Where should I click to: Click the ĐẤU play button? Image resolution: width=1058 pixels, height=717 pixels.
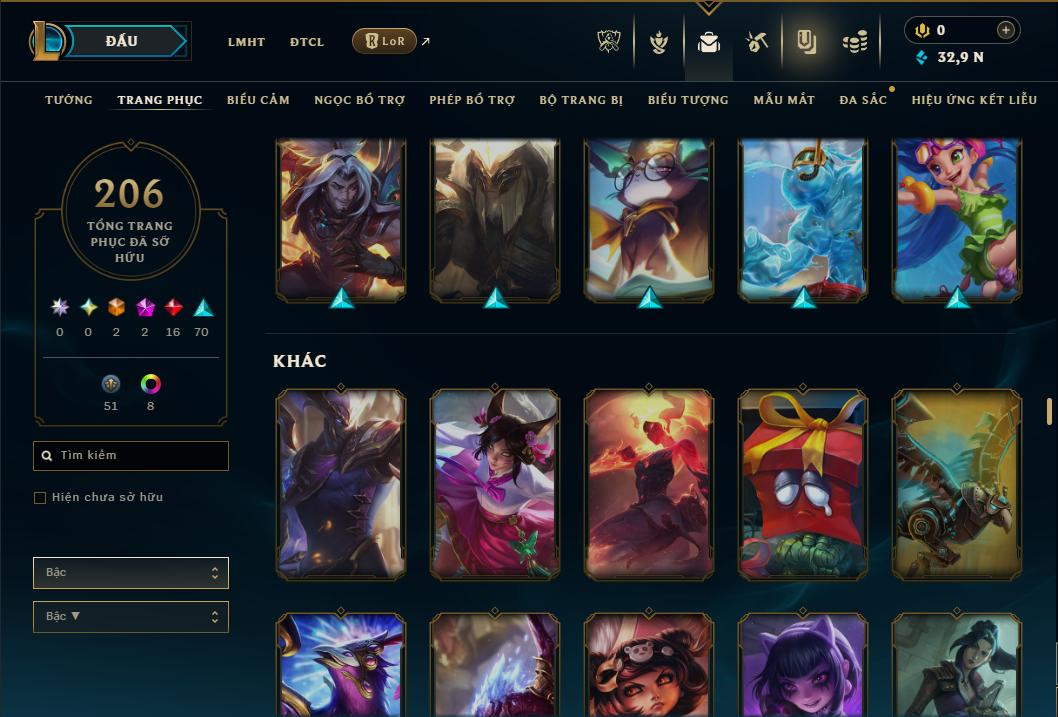point(121,41)
